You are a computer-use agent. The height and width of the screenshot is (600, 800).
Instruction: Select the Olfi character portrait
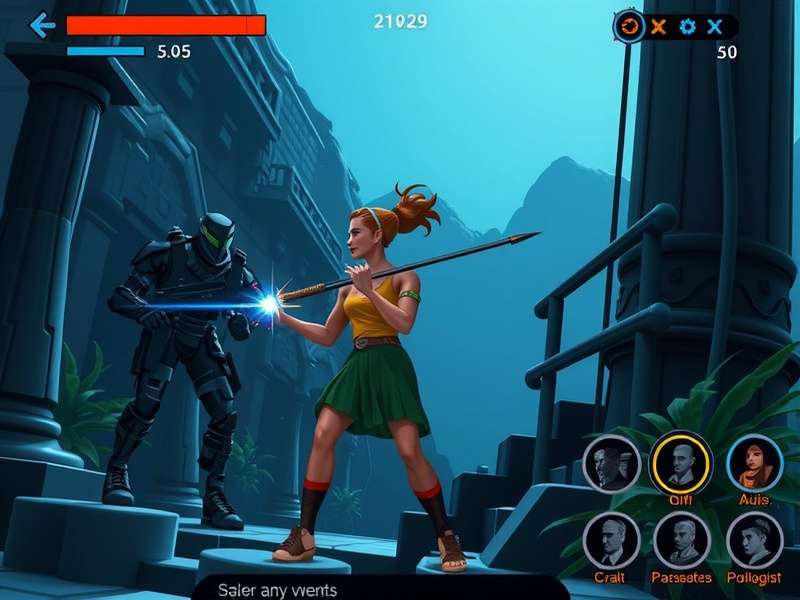[x=681, y=463]
